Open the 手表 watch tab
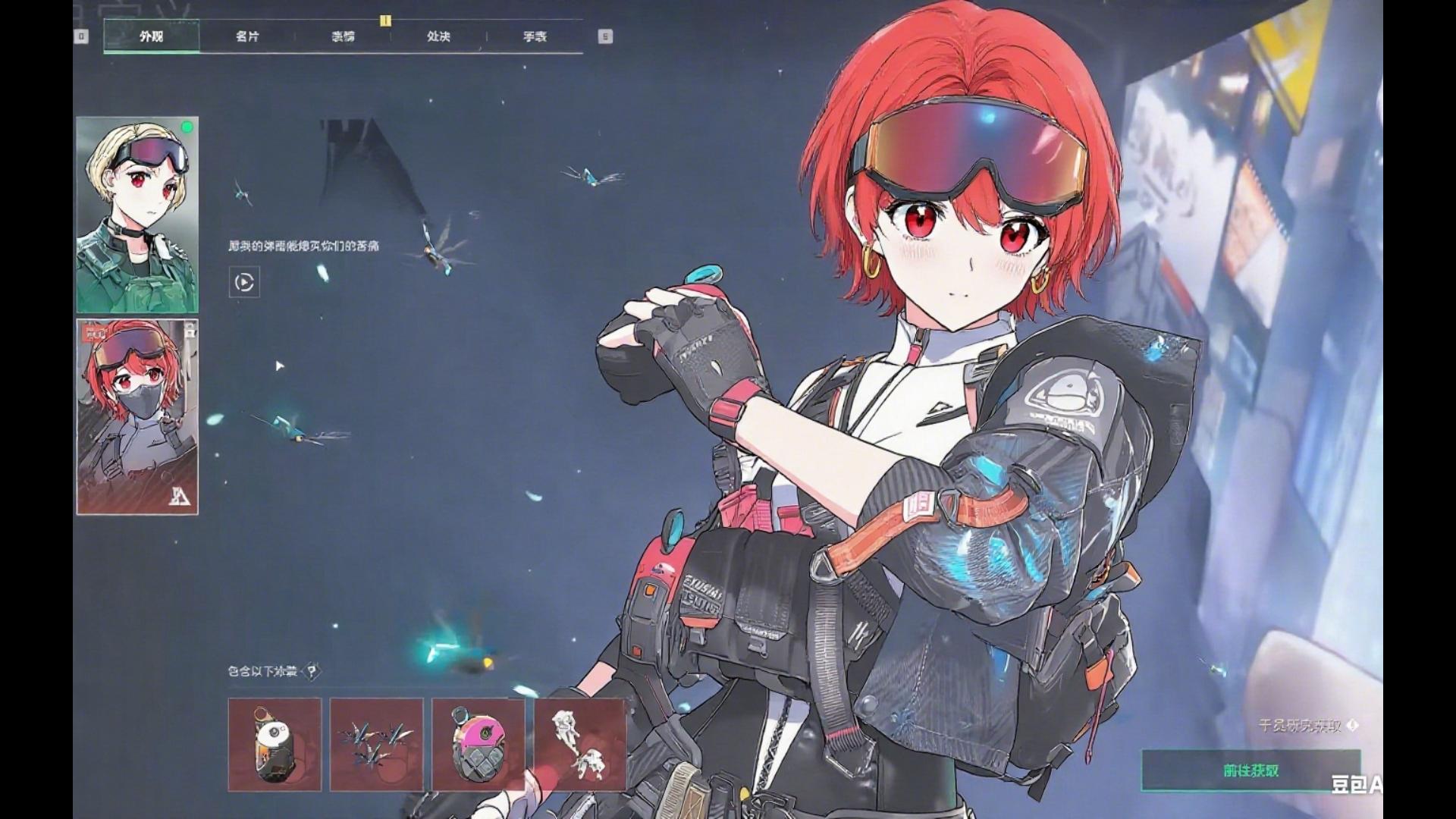Viewport: 1456px width, 819px height. tap(535, 36)
